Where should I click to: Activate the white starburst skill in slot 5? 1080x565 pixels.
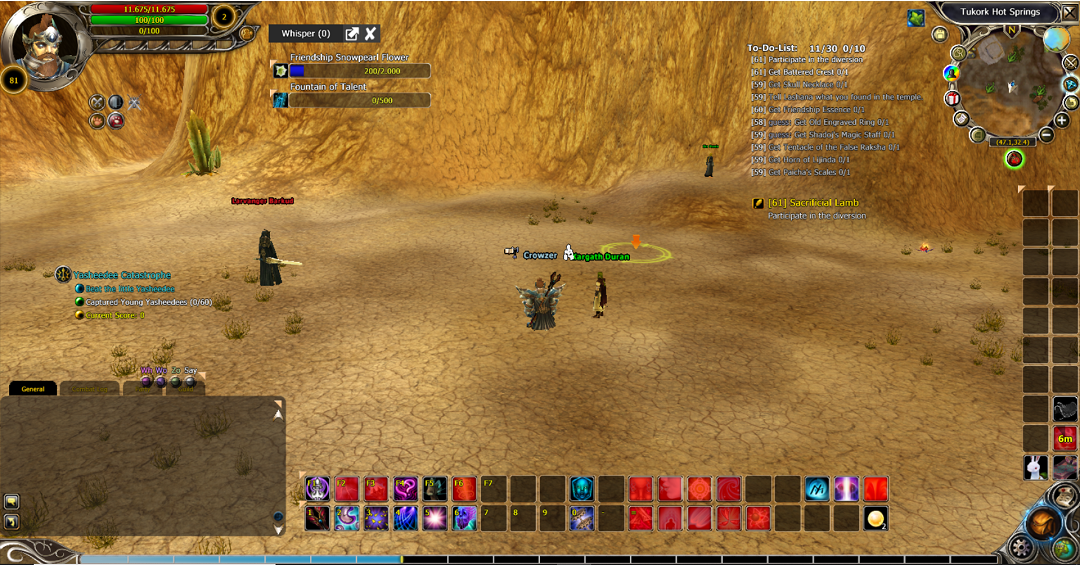435,518
